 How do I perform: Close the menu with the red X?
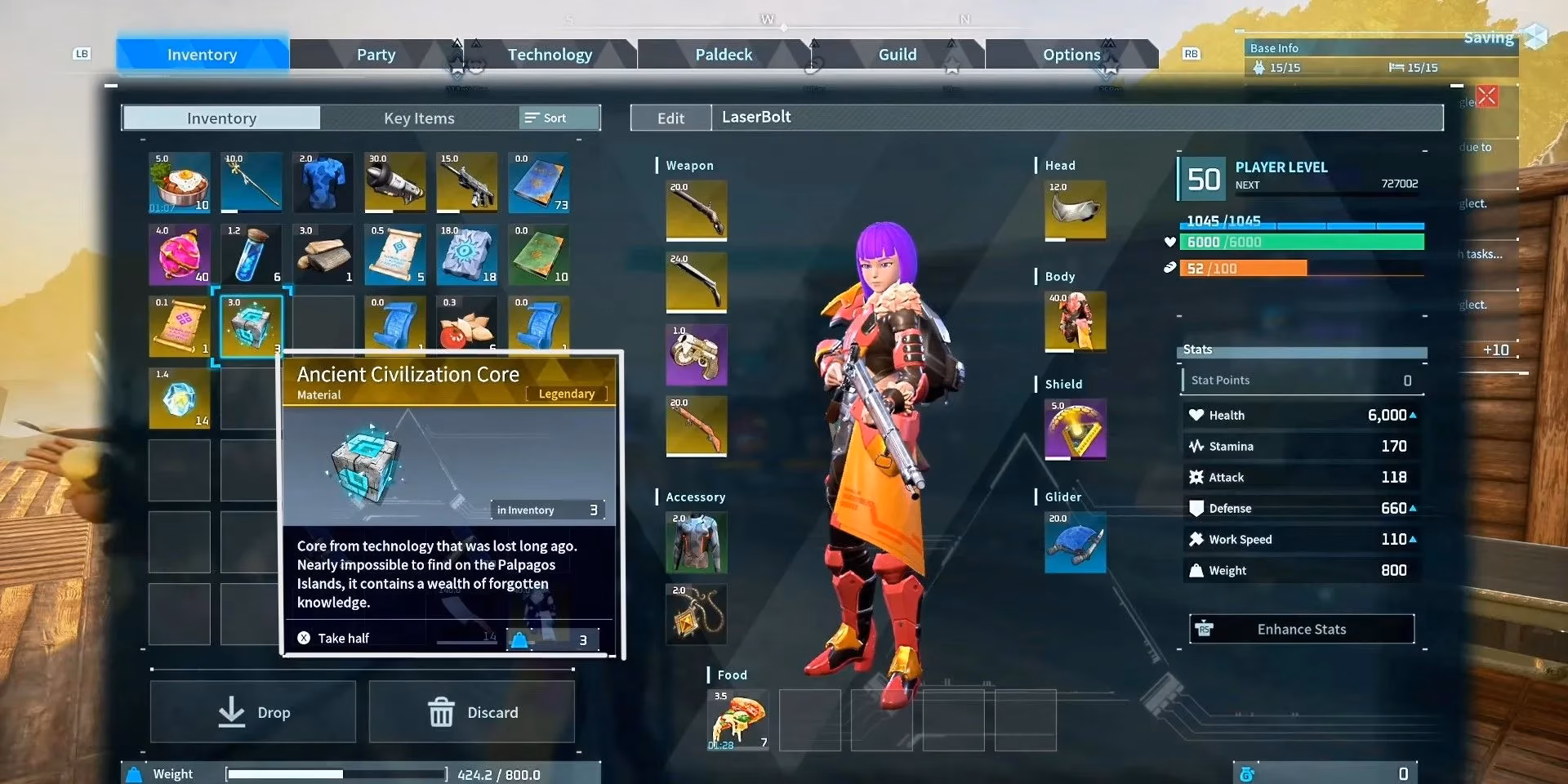point(1487,96)
